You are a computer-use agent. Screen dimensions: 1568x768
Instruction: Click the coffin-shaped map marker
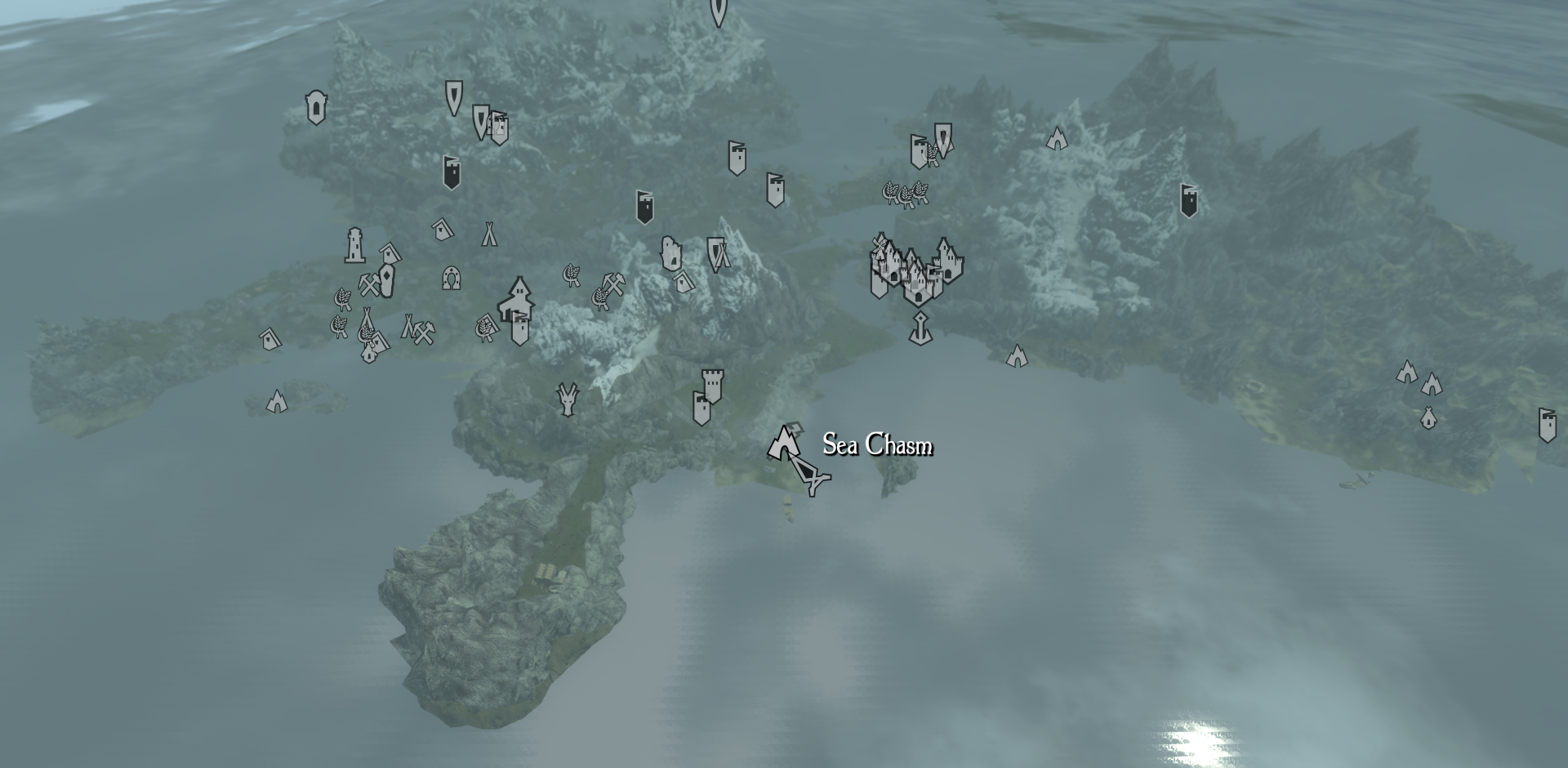tap(386, 280)
